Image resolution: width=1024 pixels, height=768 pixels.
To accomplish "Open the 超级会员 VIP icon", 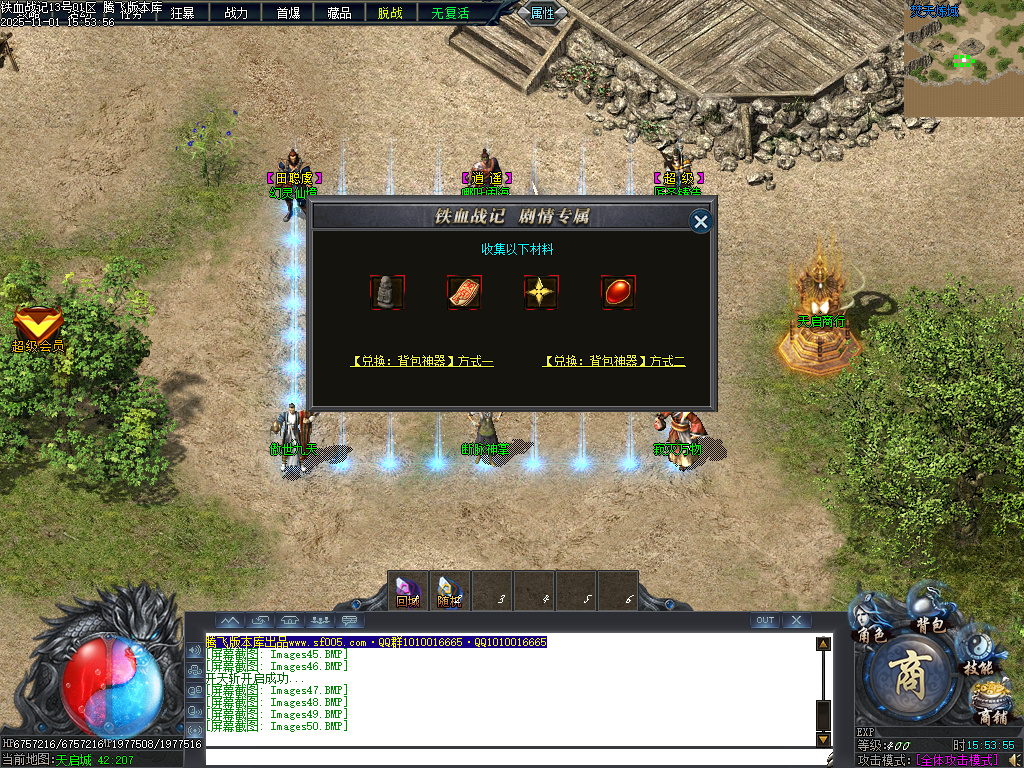I will (38, 328).
